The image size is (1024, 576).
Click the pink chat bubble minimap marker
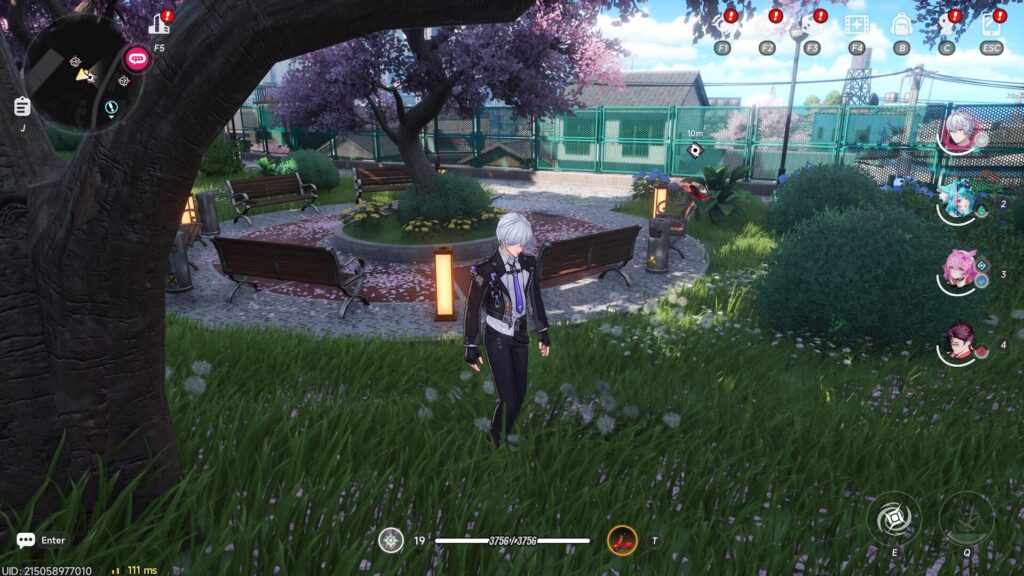click(136, 57)
